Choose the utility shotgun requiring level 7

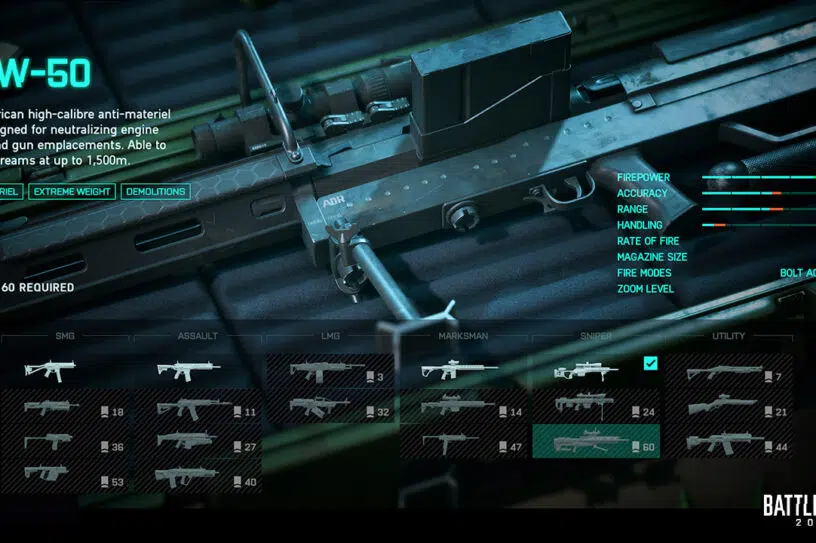click(728, 373)
